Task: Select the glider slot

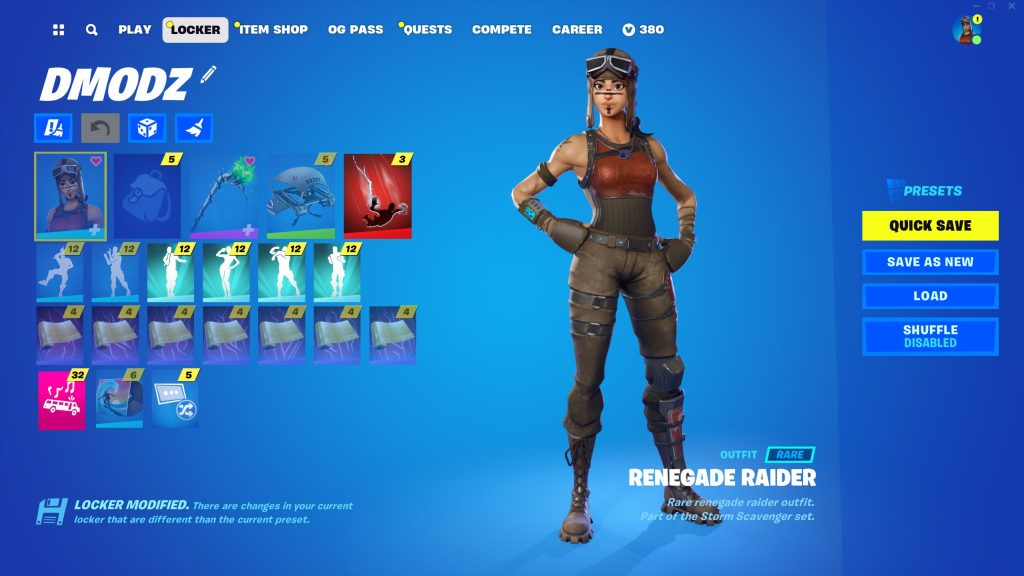Action: [300, 196]
